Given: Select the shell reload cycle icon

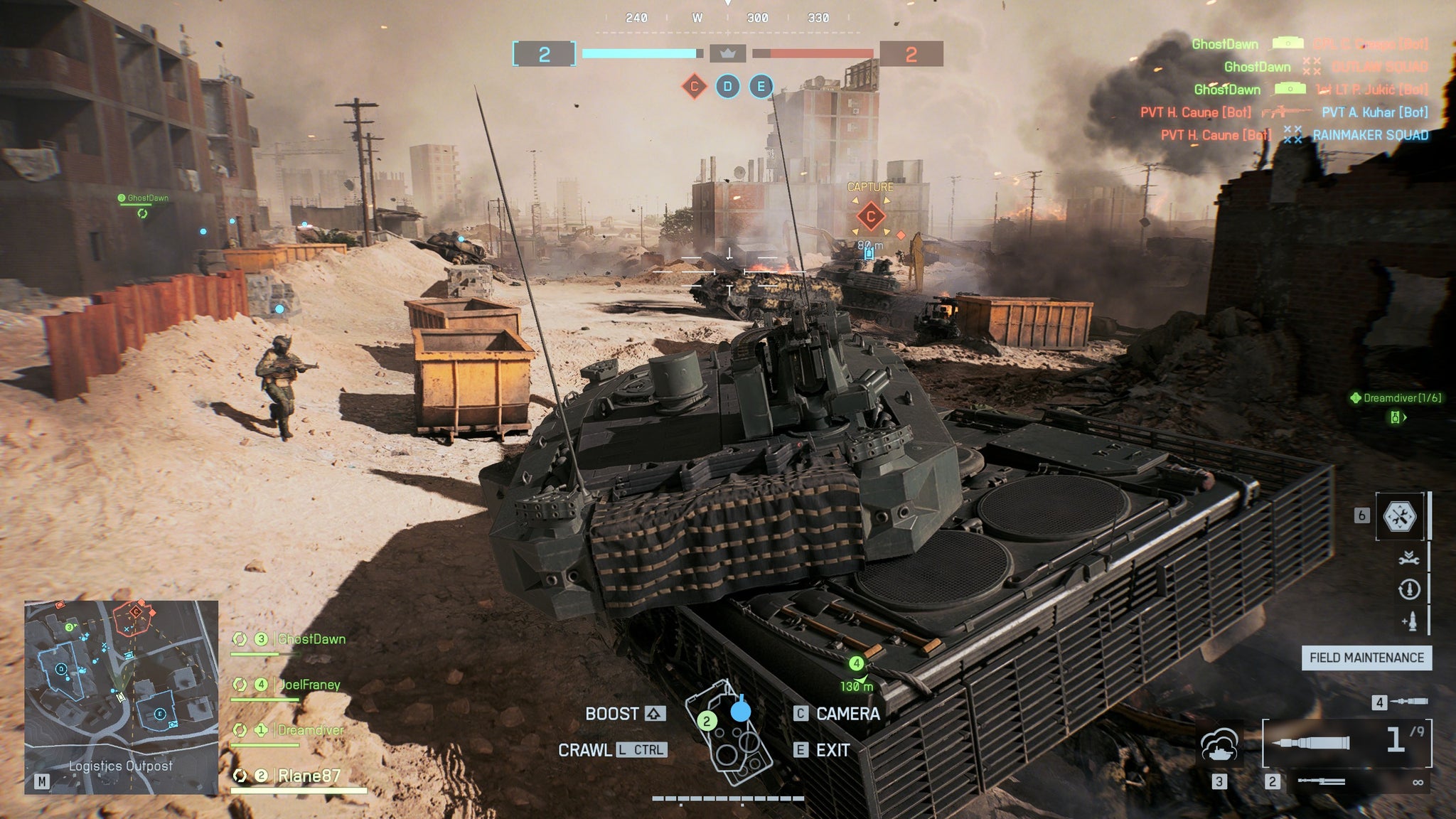Looking at the screenshot, I should point(1408,589).
